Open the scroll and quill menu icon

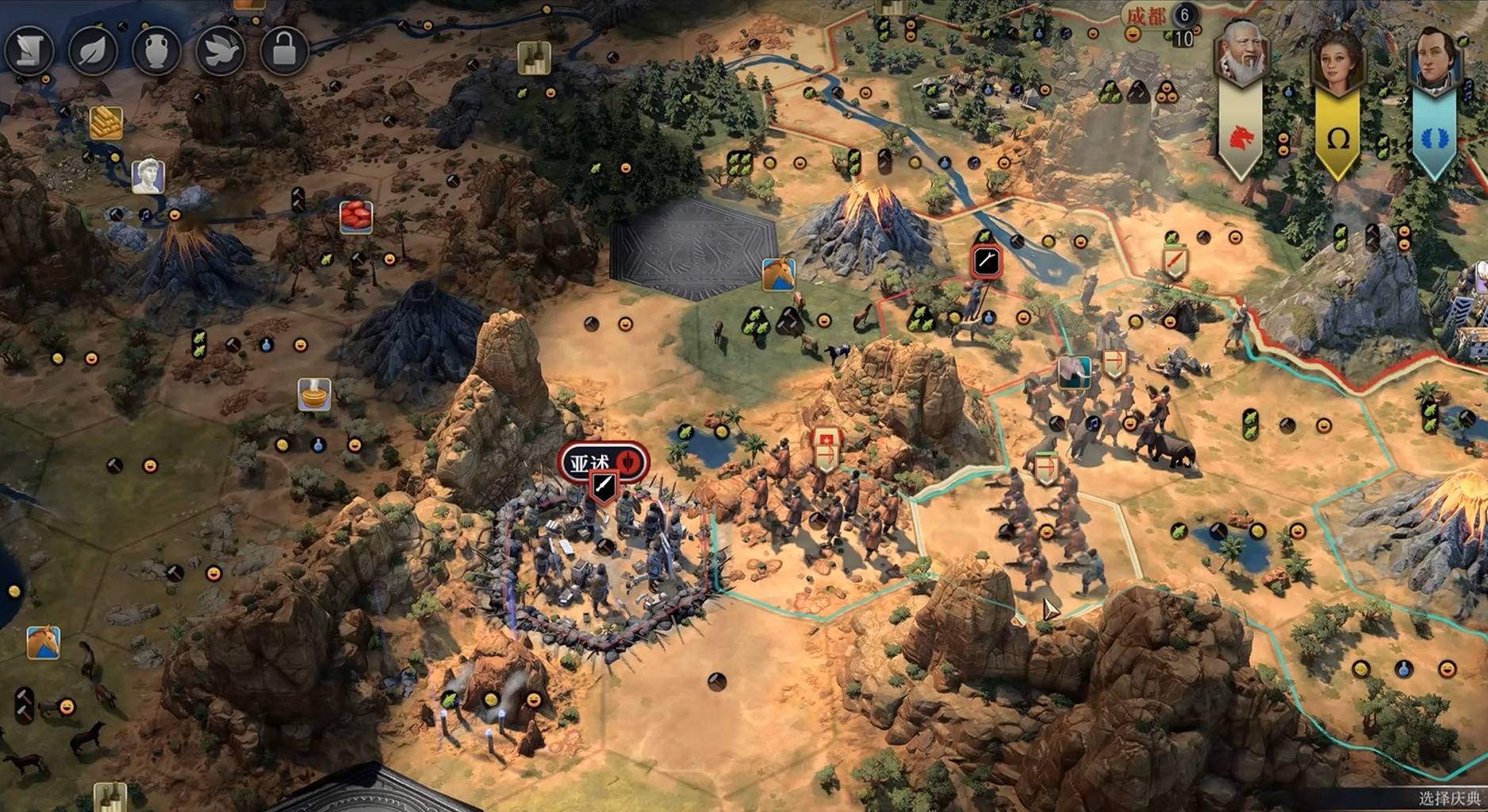tap(29, 51)
